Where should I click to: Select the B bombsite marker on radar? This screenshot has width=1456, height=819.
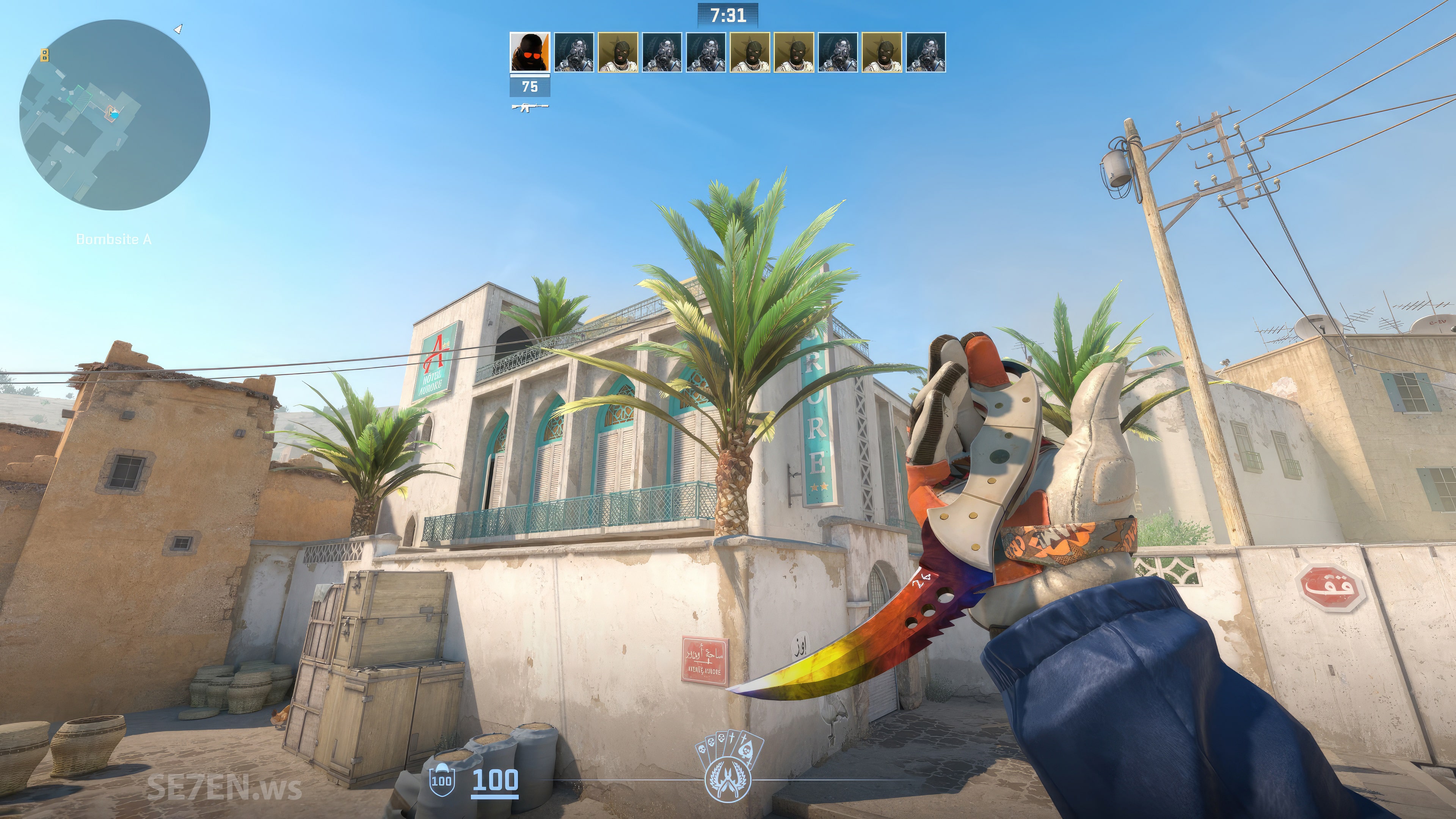[45, 55]
